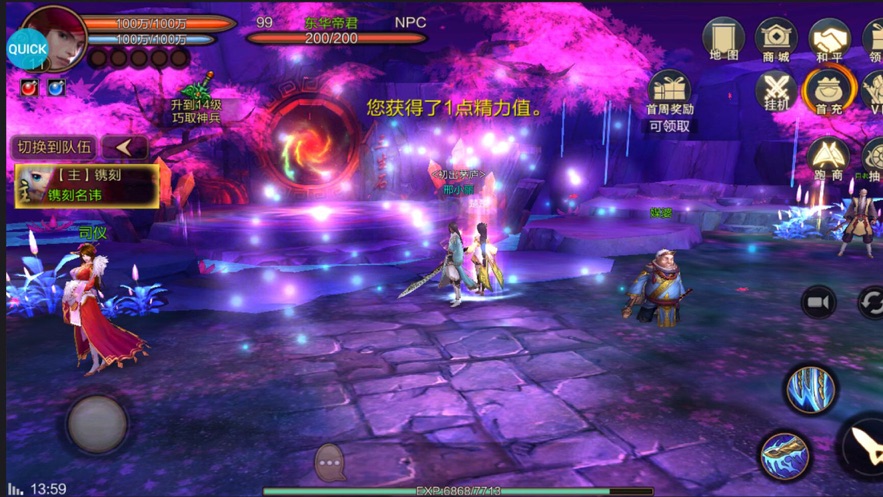The image size is (883, 497).
Task: Switch to team via 切换到队伍 button
Action: pos(54,148)
